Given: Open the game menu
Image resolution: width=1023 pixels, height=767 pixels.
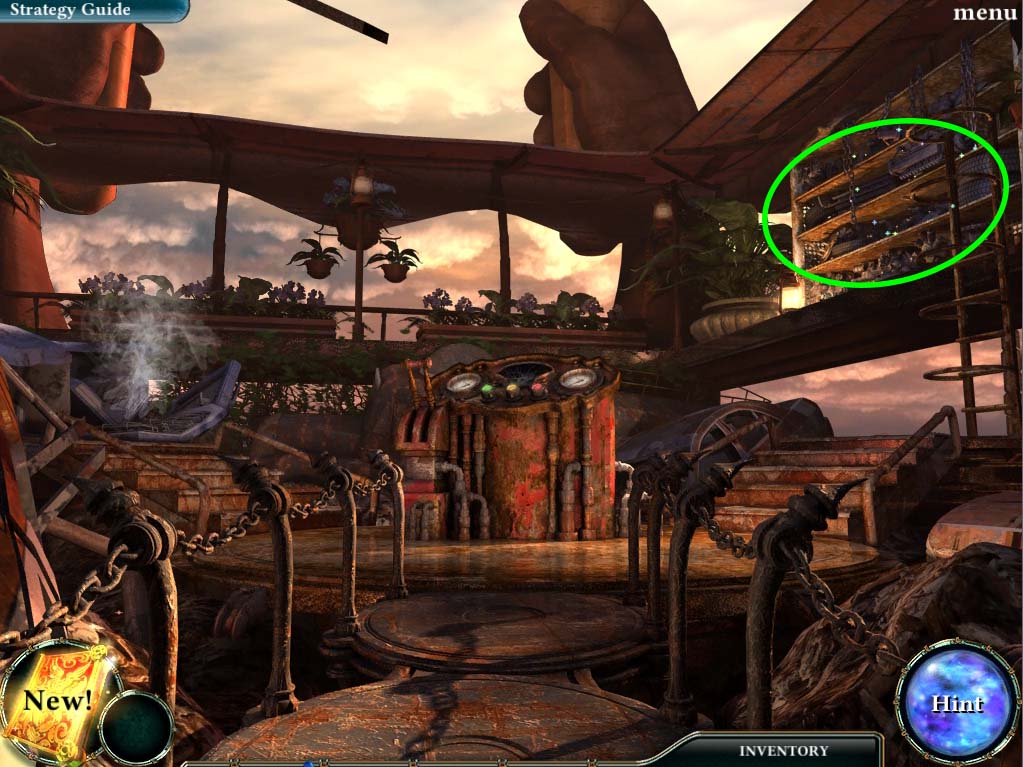Looking at the screenshot, I should click(985, 13).
